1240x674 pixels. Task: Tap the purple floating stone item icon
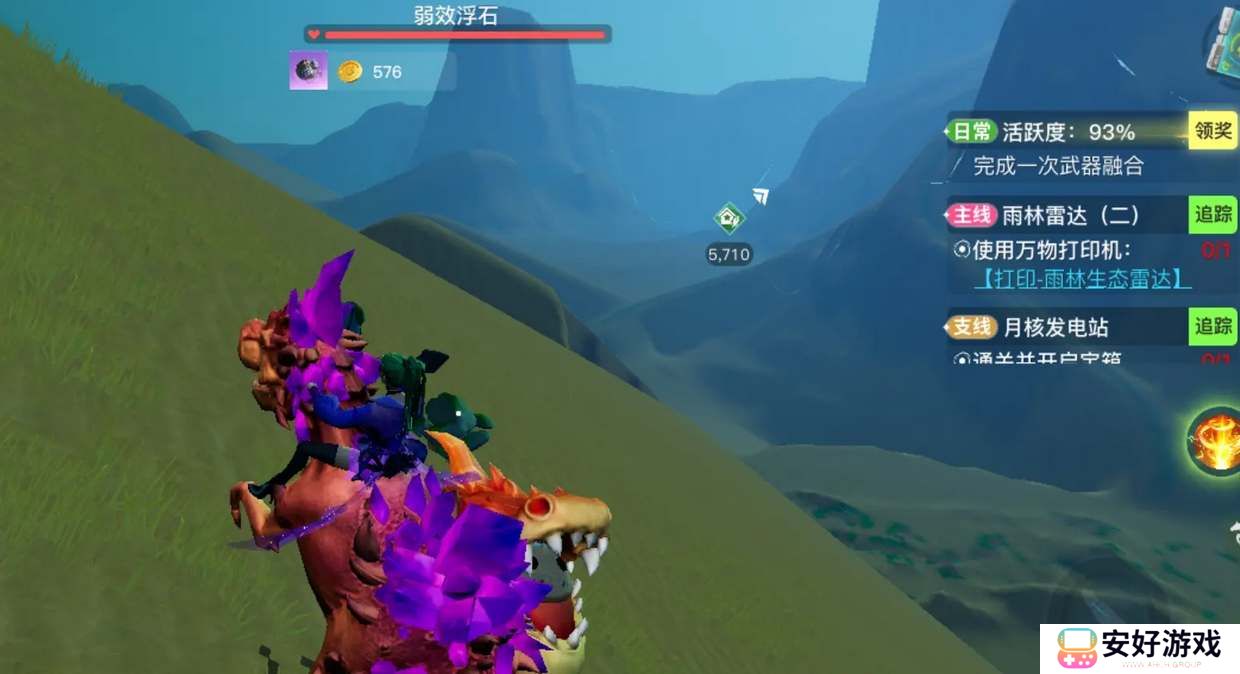[x=309, y=71]
